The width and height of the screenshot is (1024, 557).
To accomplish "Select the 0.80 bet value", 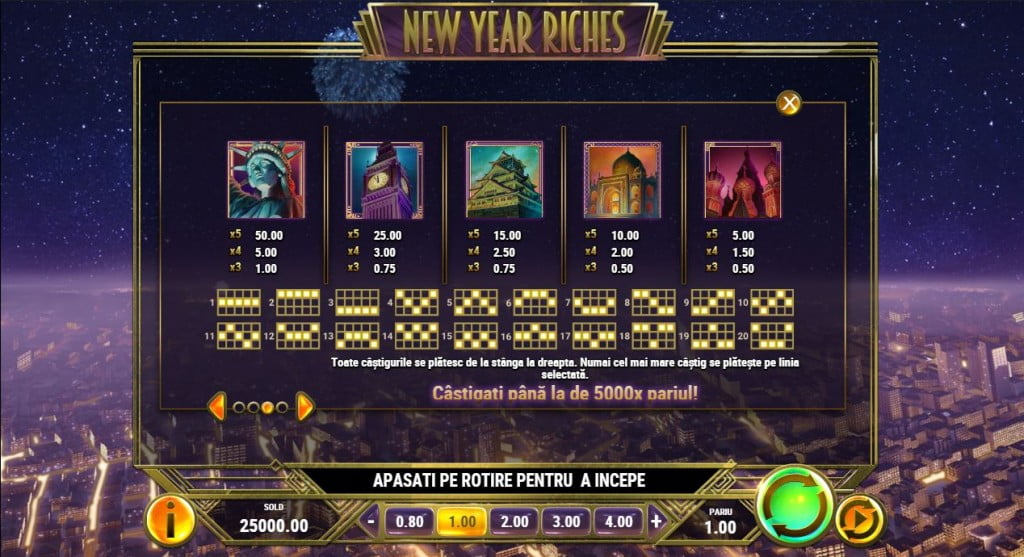I will [410, 521].
